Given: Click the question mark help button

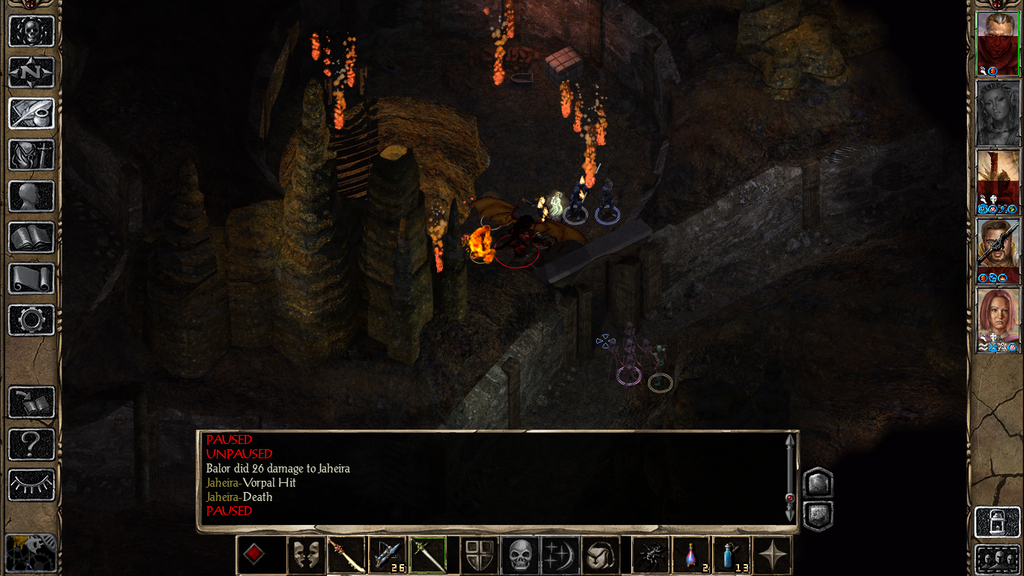Looking at the screenshot, I should [x=31, y=443].
